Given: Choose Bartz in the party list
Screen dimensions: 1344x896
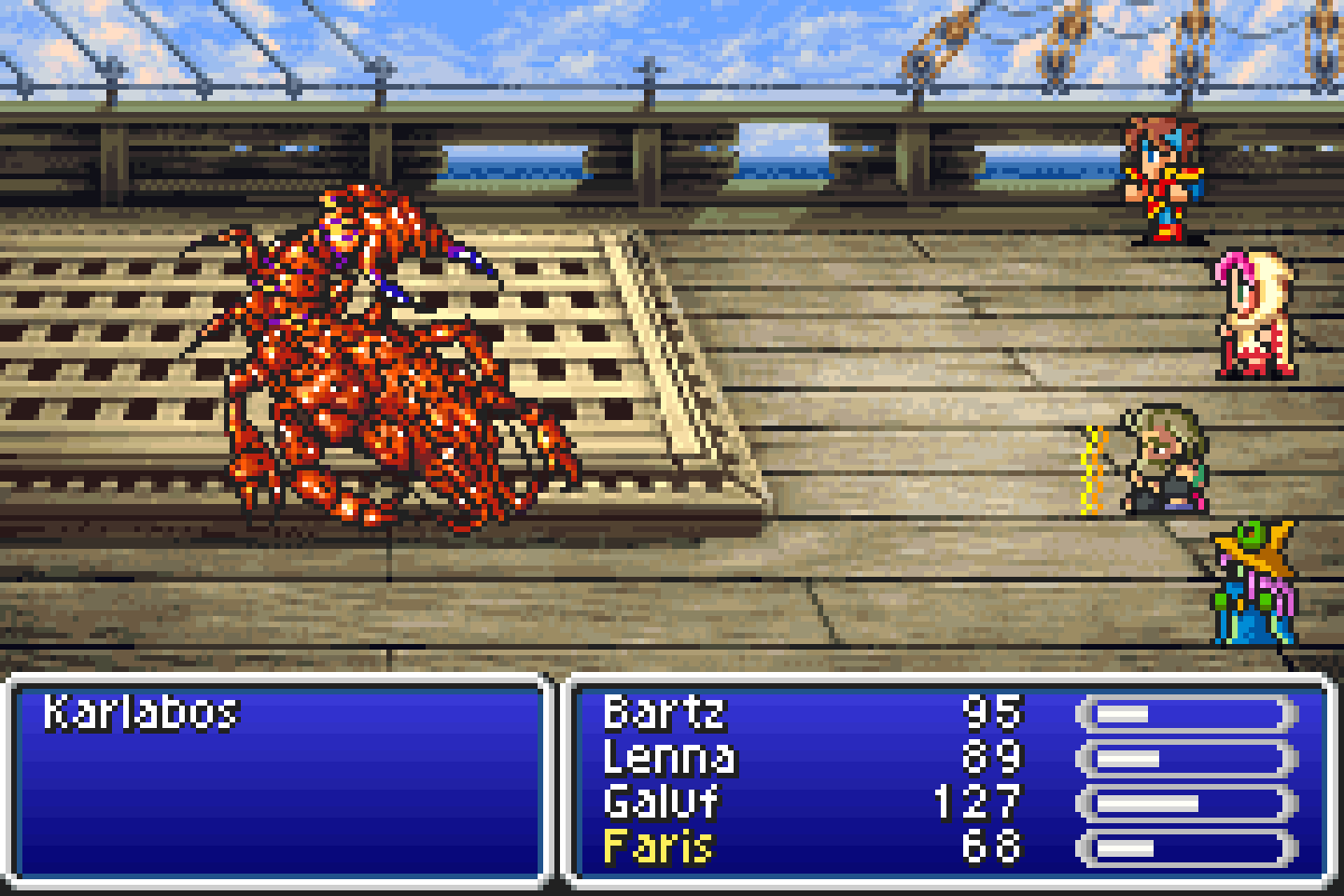Looking at the screenshot, I should pyautogui.click(x=664, y=713).
